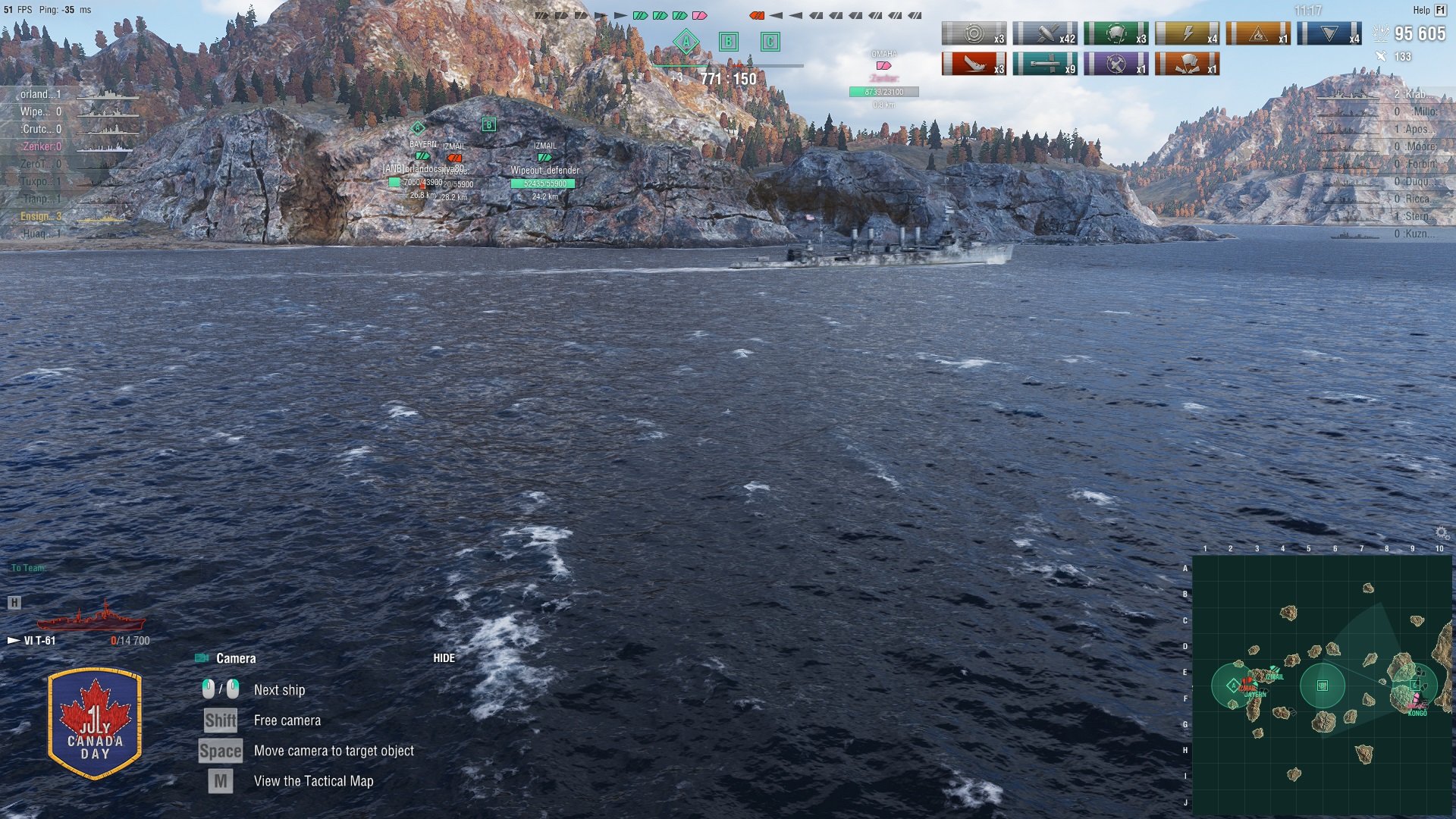Hide the Camera controls panel
The image size is (1456, 819).
(x=444, y=658)
